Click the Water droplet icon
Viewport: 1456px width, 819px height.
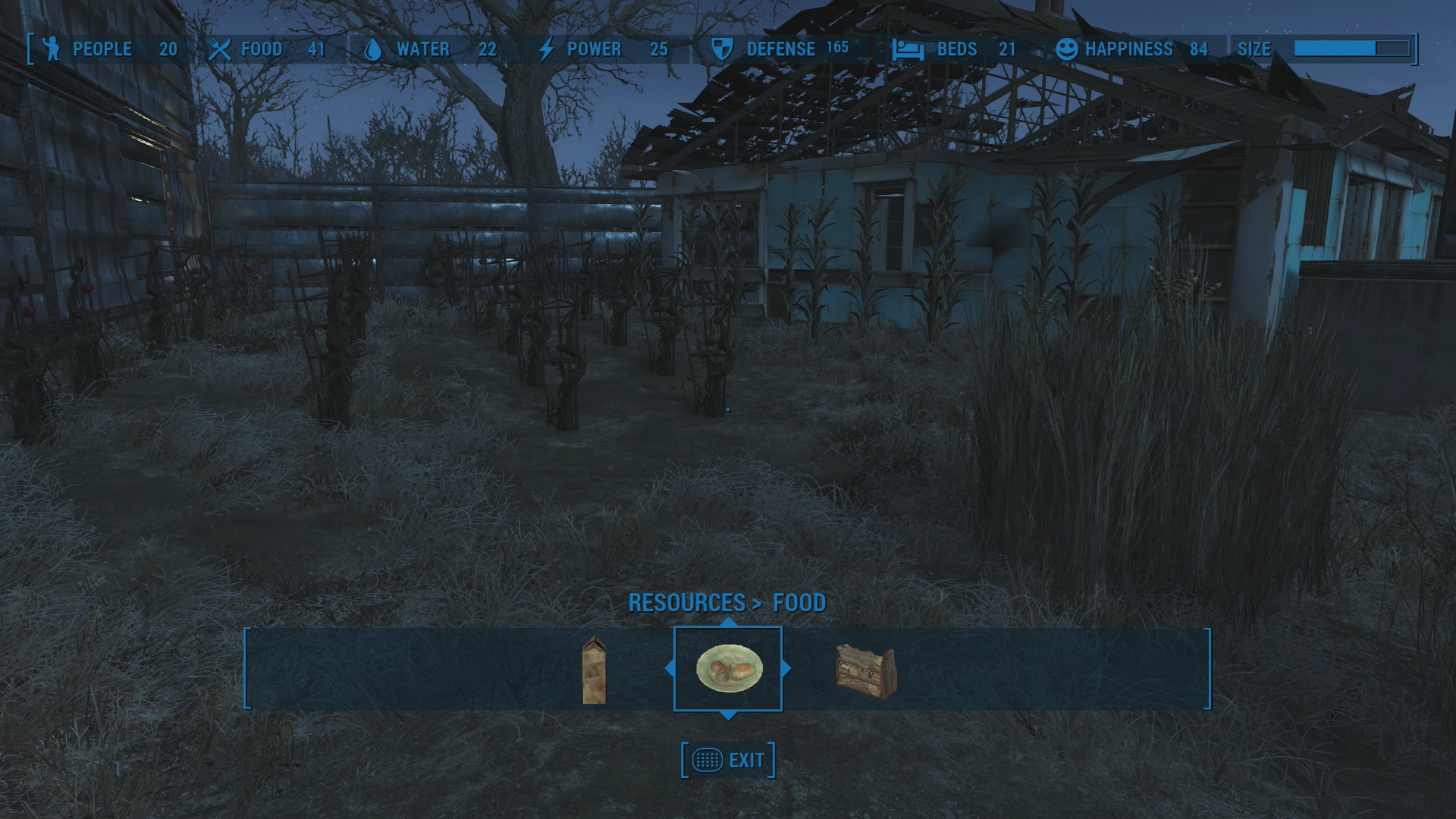point(372,49)
